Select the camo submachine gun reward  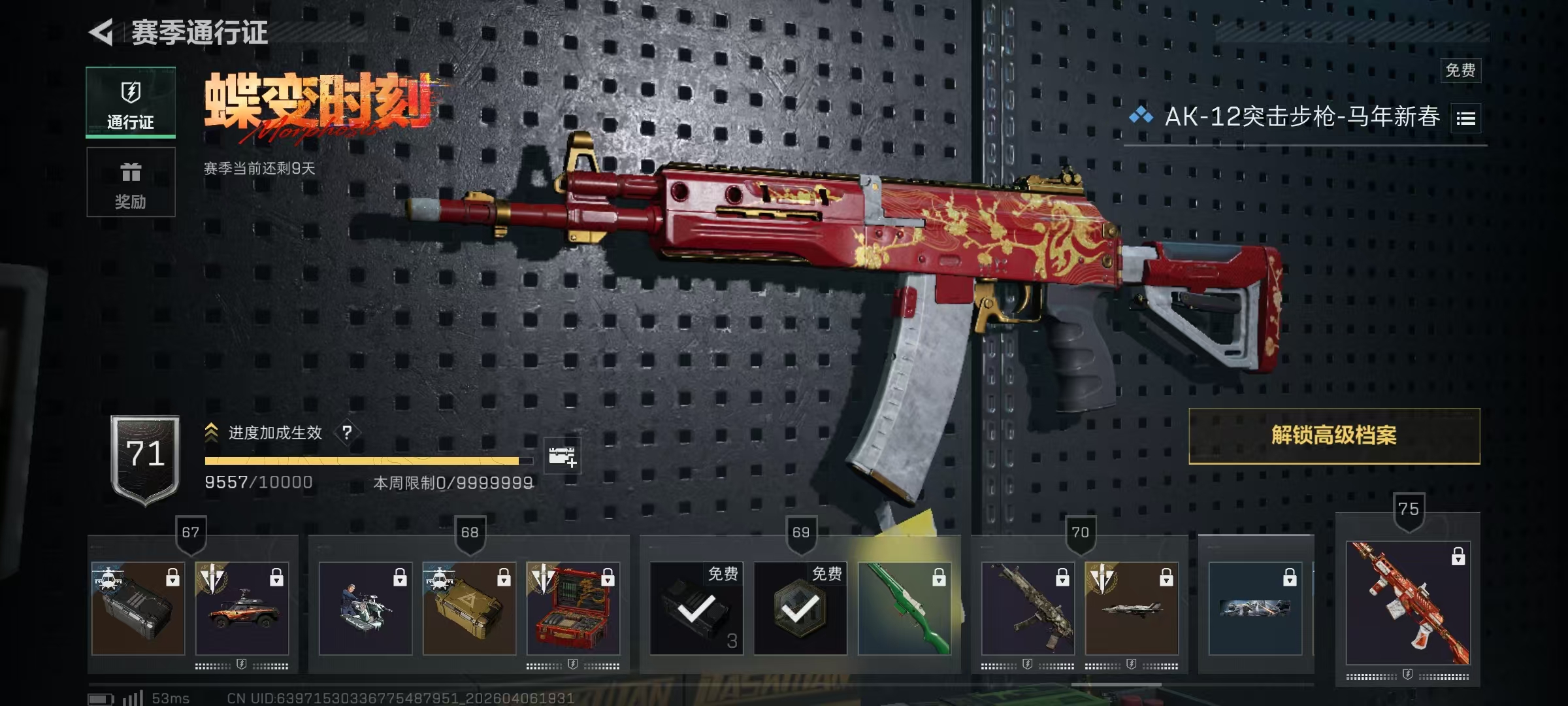(x=1028, y=609)
